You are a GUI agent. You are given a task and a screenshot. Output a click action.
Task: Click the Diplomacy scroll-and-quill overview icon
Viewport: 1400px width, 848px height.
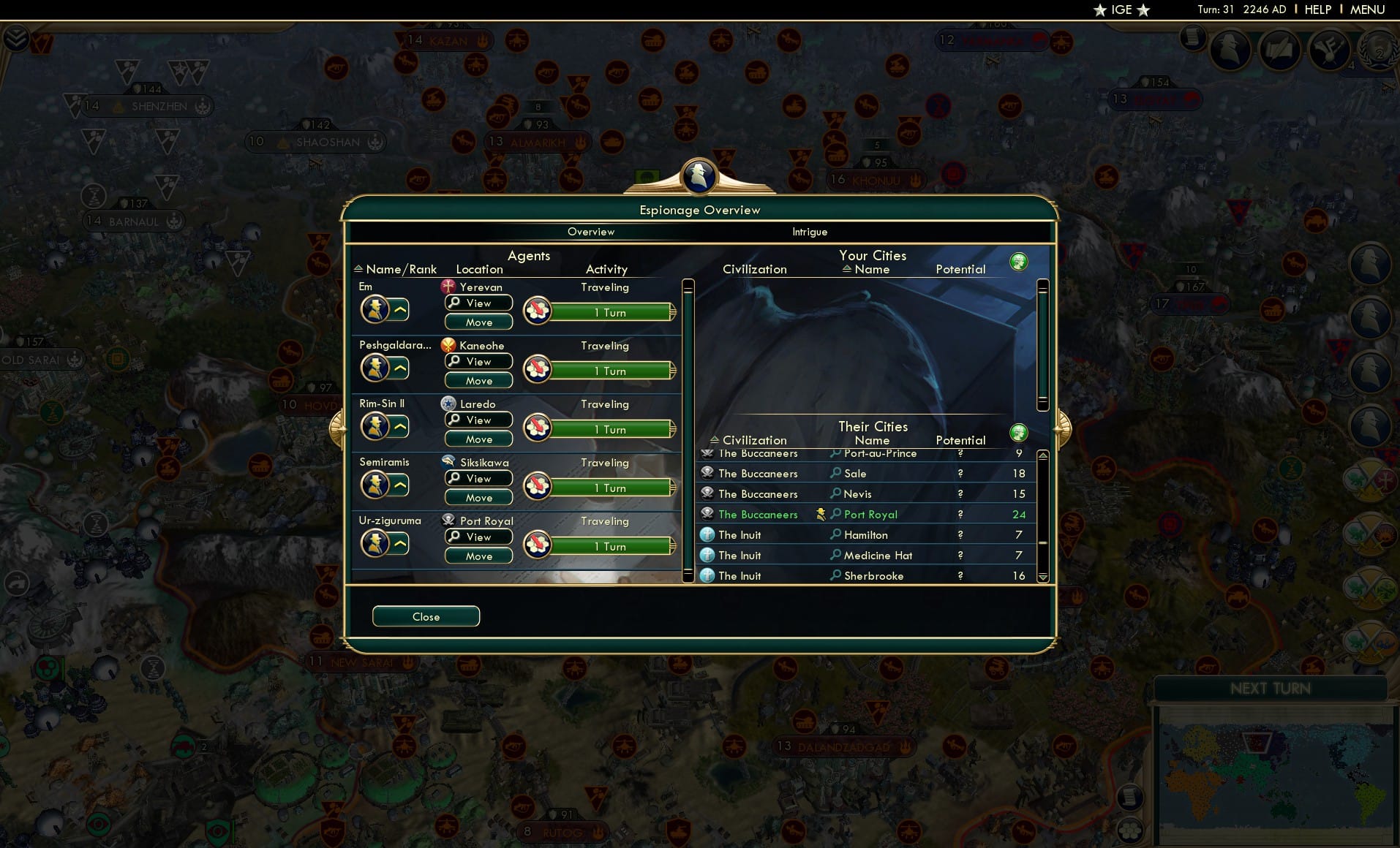tap(1280, 49)
